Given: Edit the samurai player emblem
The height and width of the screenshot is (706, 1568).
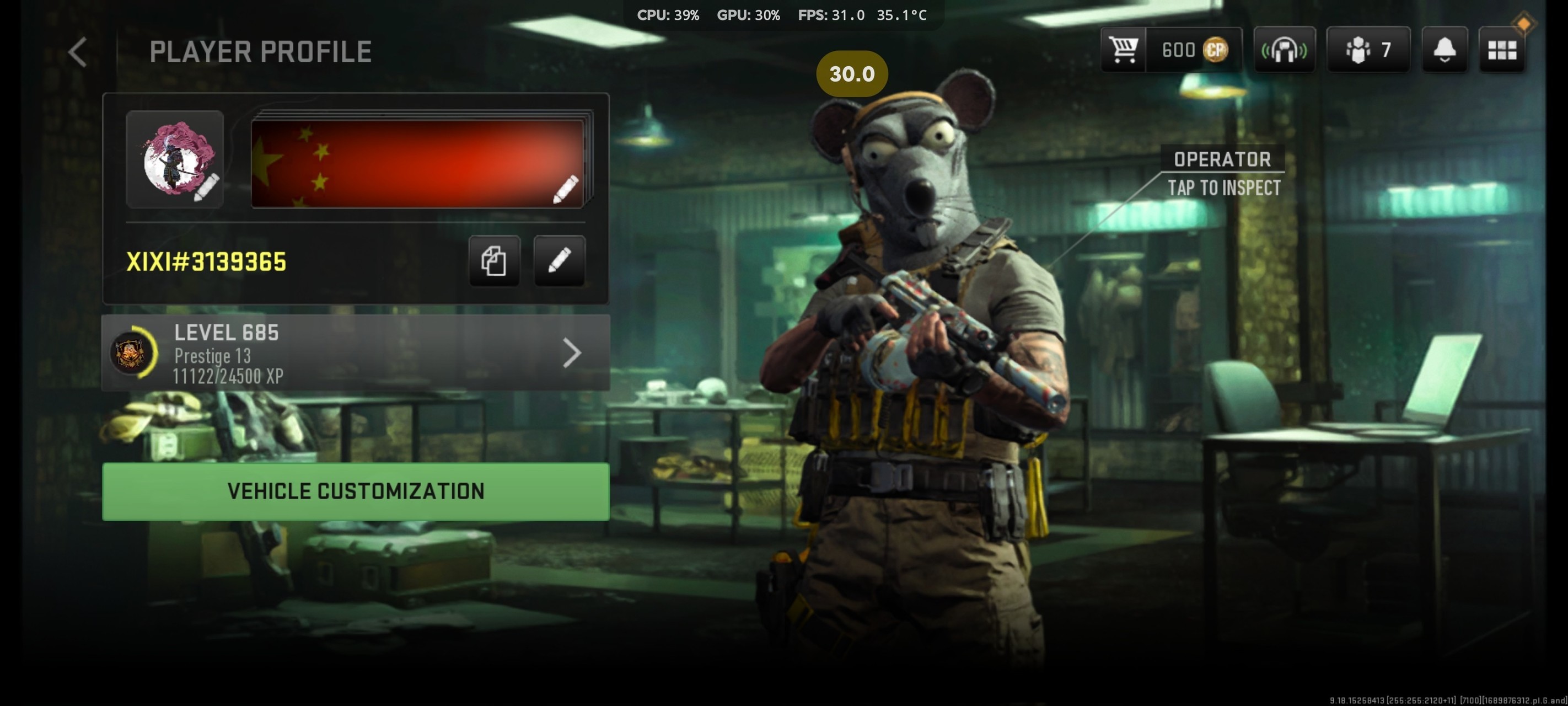Looking at the screenshot, I should [175, 159].
